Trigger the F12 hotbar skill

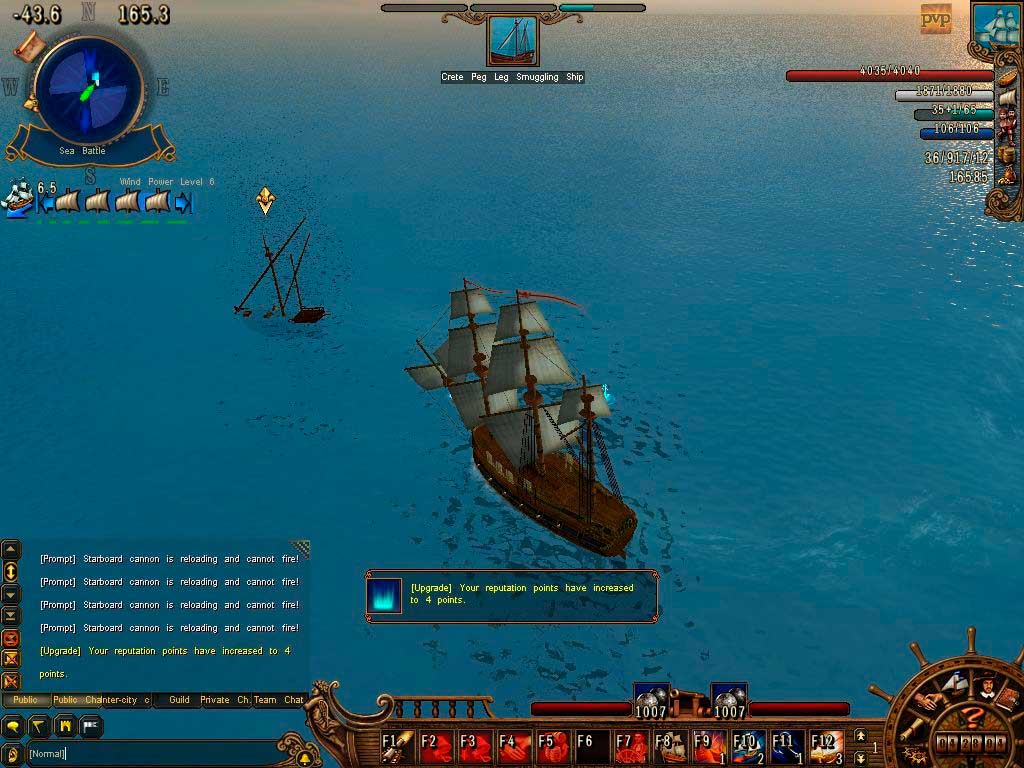tap(826, 746)
